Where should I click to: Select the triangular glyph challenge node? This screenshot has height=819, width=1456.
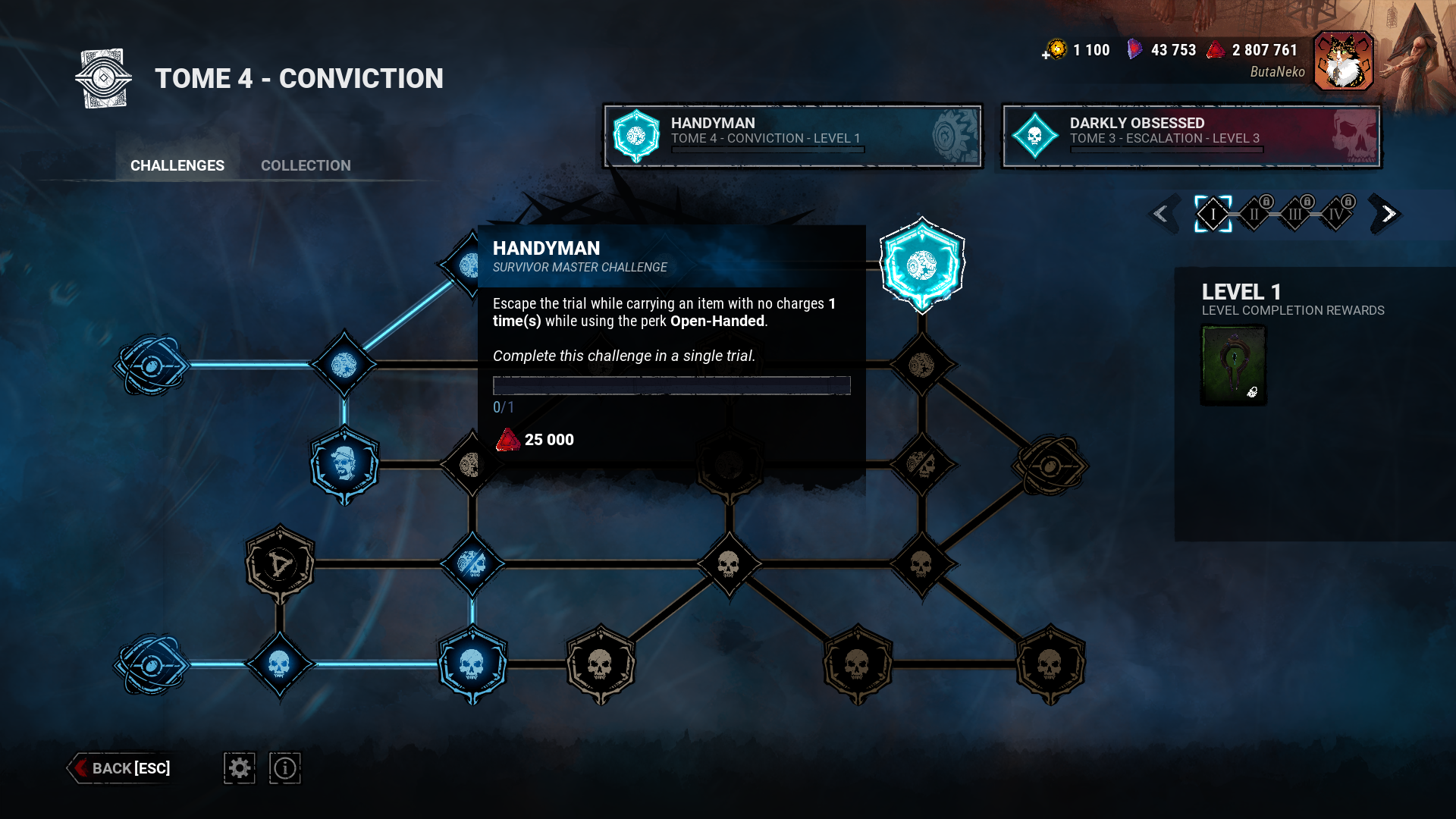280,563
